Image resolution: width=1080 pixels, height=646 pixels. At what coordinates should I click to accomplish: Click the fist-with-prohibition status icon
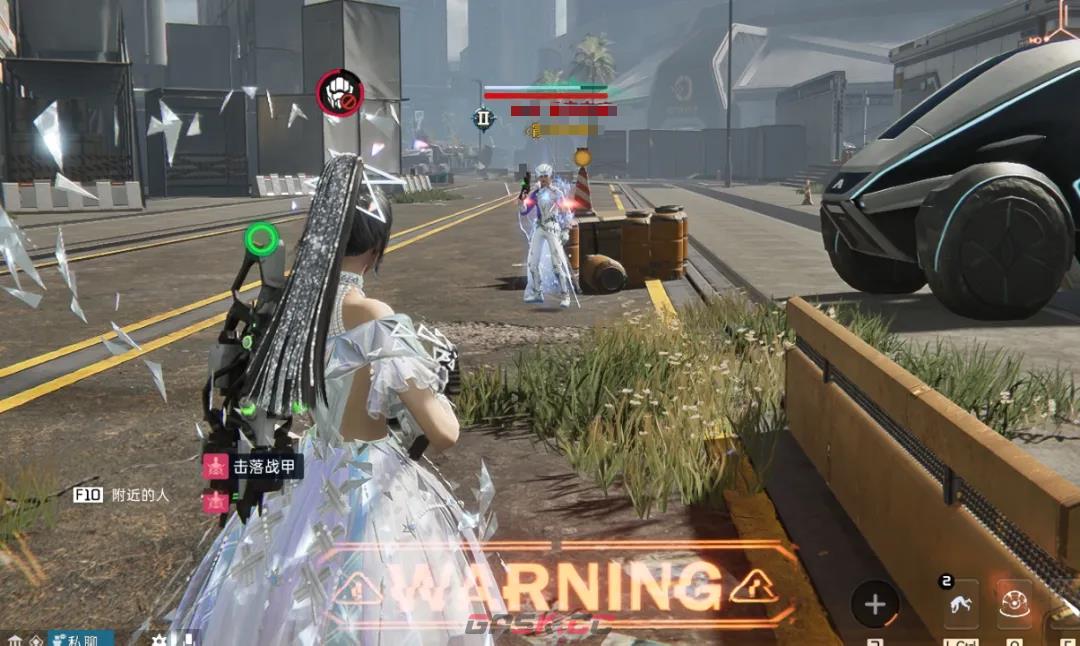pyautogui.click(x=340, y=93)
